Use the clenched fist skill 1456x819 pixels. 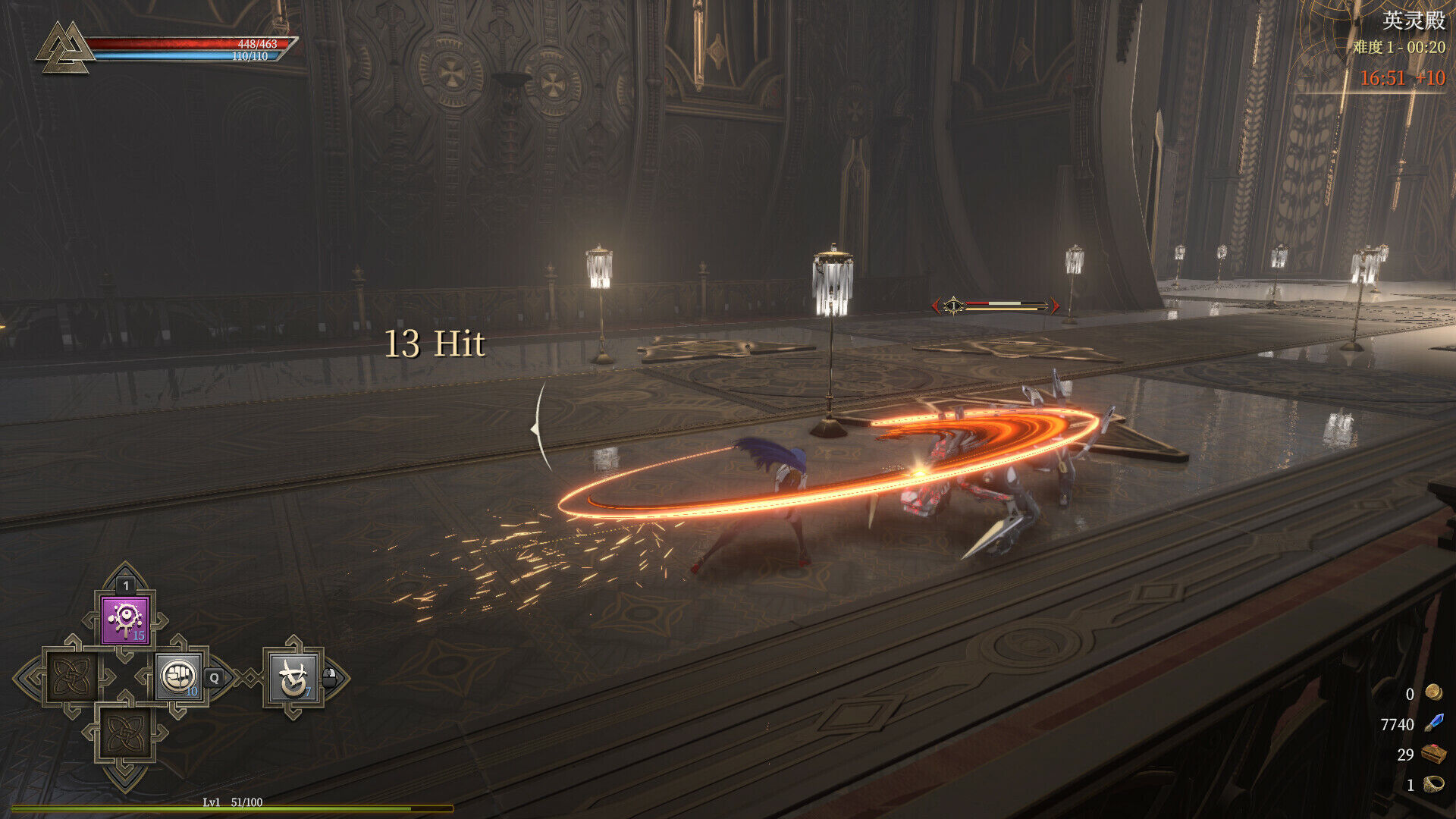[179, 676]
